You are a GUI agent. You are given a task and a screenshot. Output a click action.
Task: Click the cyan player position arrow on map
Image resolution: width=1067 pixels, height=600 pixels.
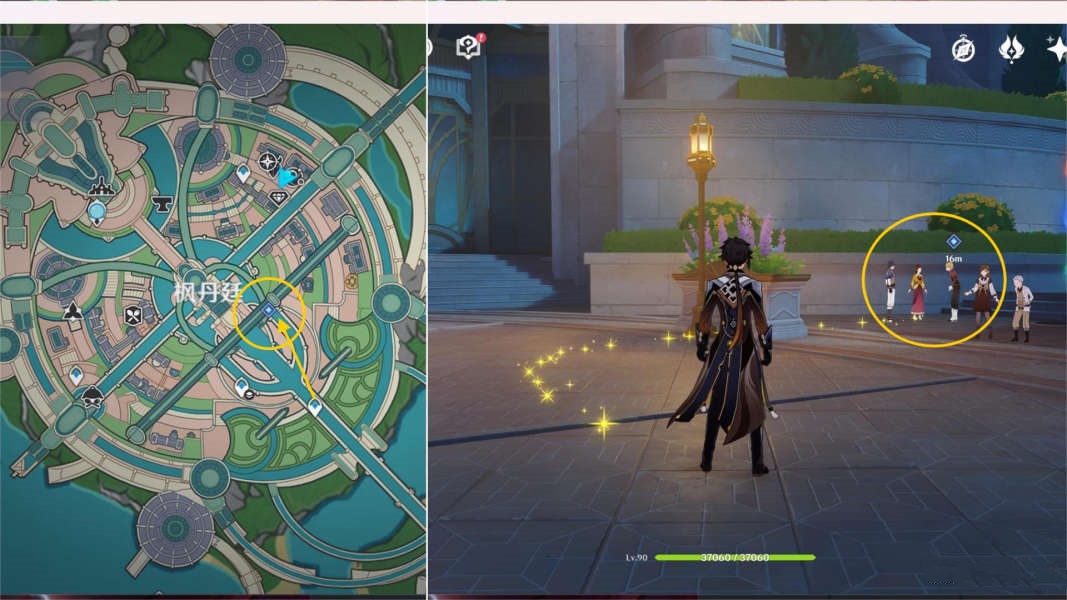point(288,177)
